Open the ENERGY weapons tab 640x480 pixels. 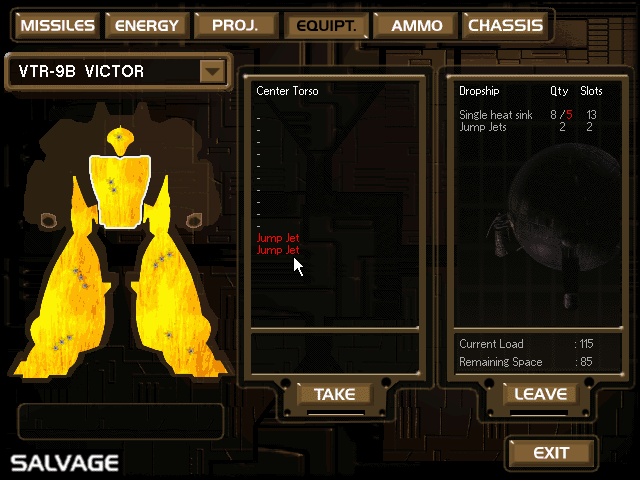click(147, 26)
